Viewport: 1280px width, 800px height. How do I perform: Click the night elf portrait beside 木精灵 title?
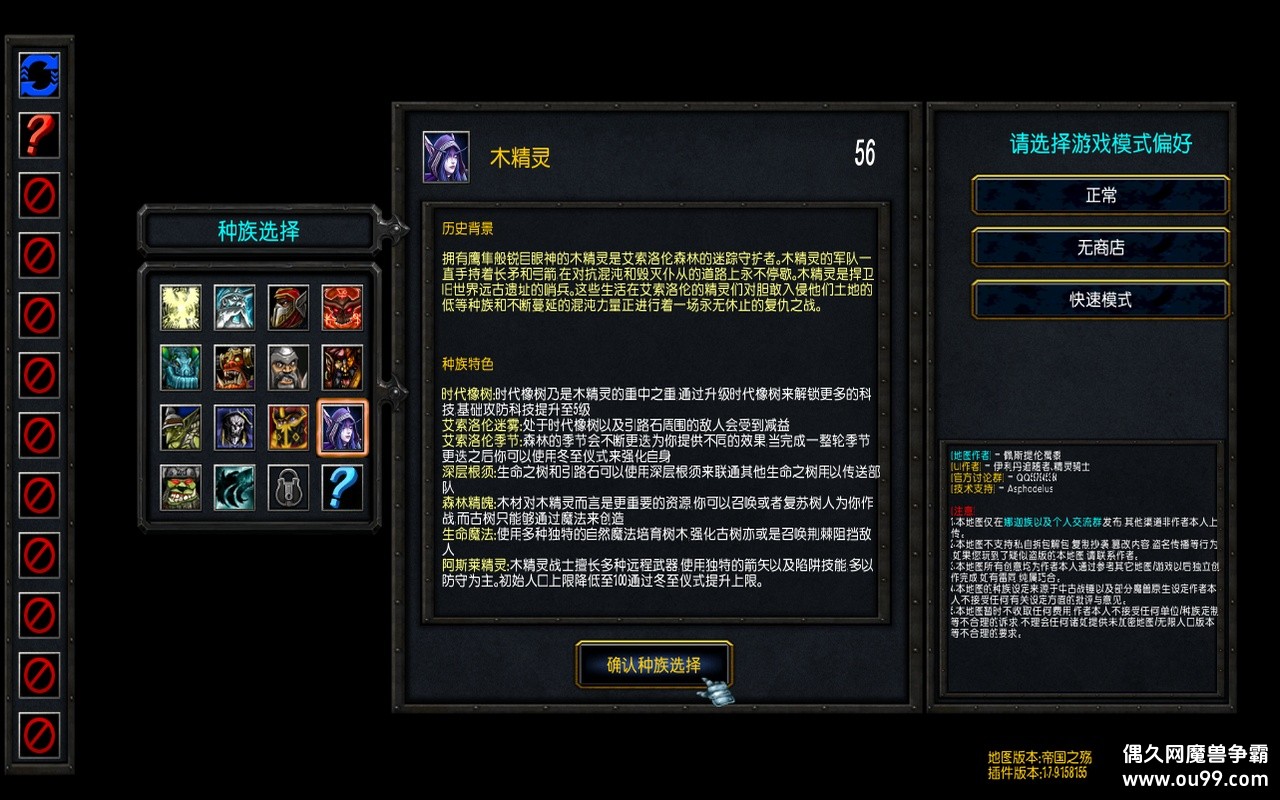pos(448,155)
